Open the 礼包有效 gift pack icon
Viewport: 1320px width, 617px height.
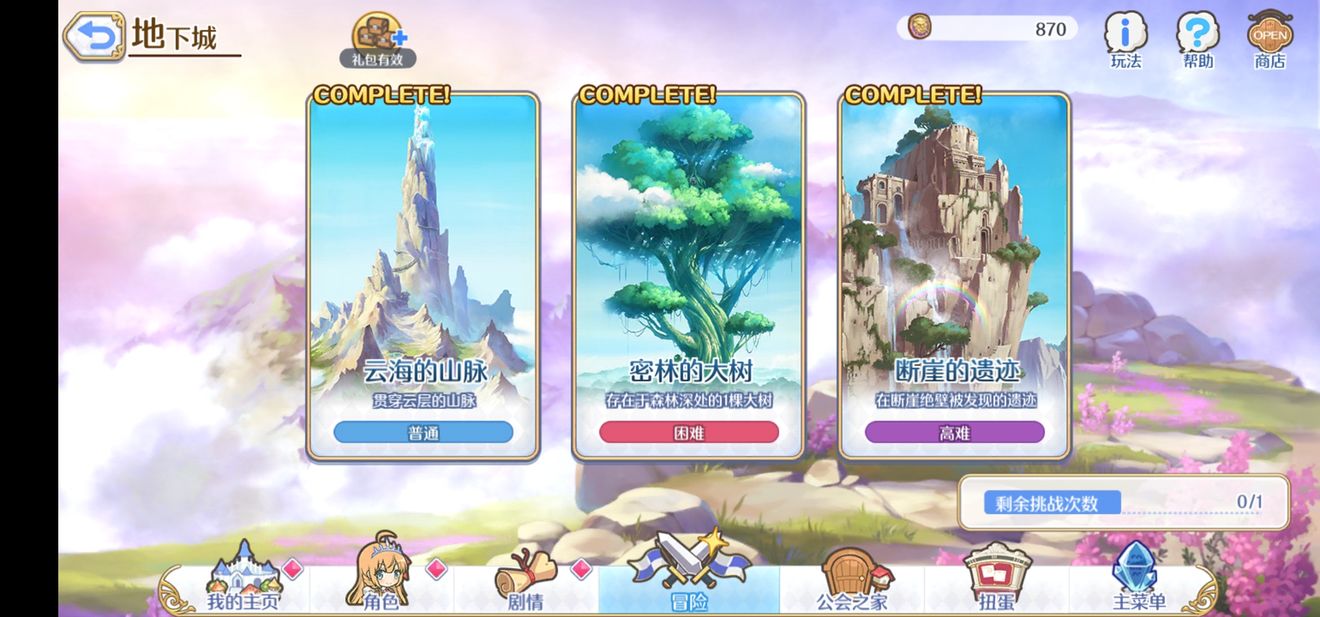(x=378, y=40)
